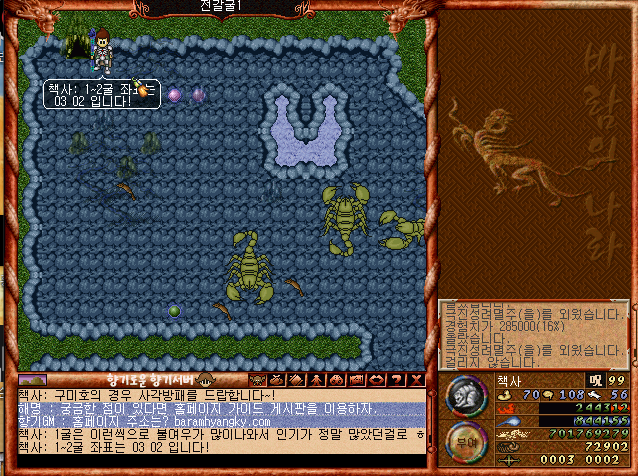Click the small landscape thumbnail beside the chat bar
638x476 pixels.
coord(32,380)
